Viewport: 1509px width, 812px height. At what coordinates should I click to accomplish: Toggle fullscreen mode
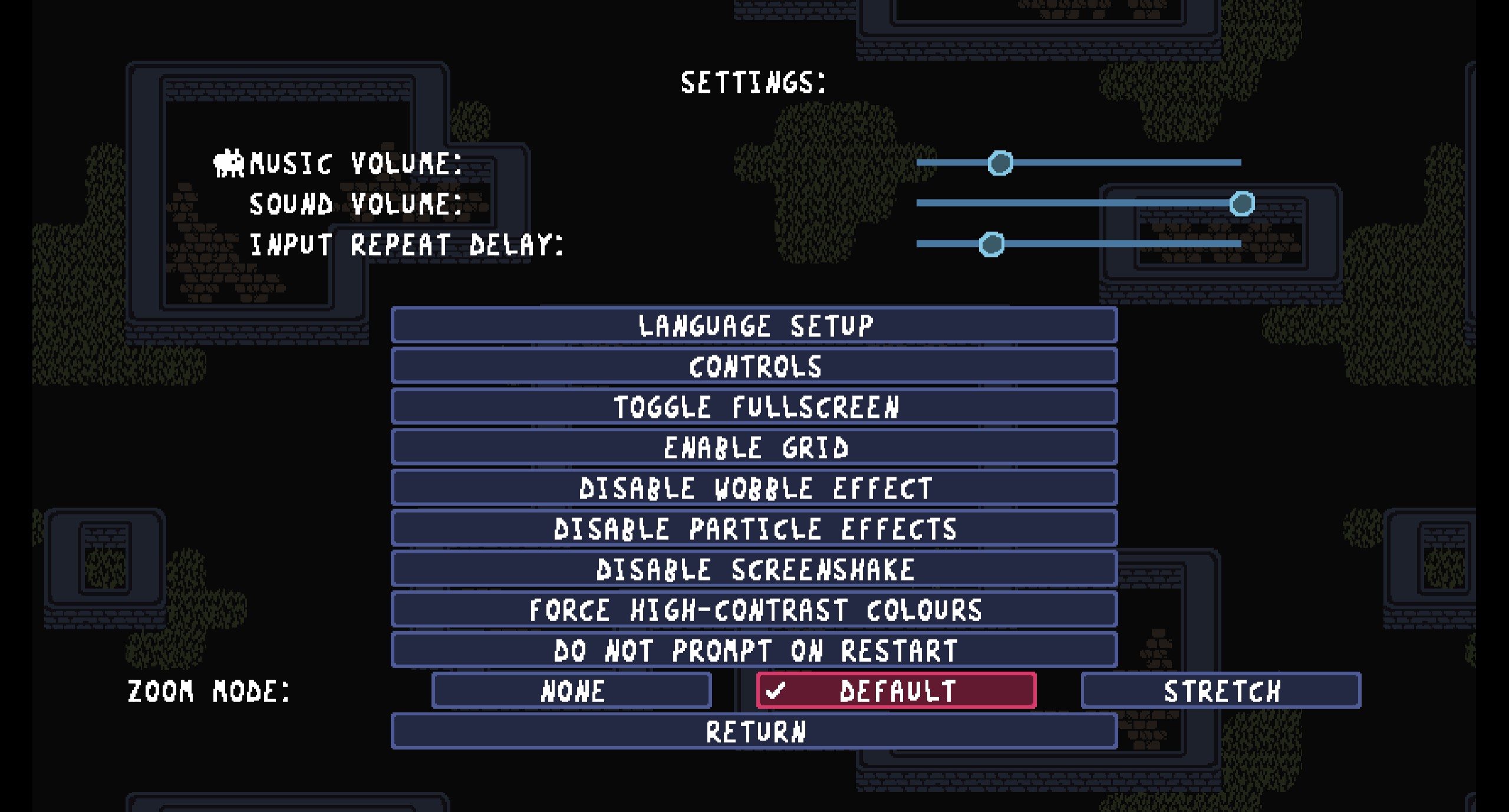pyautogui.click(x=754, y=407)
